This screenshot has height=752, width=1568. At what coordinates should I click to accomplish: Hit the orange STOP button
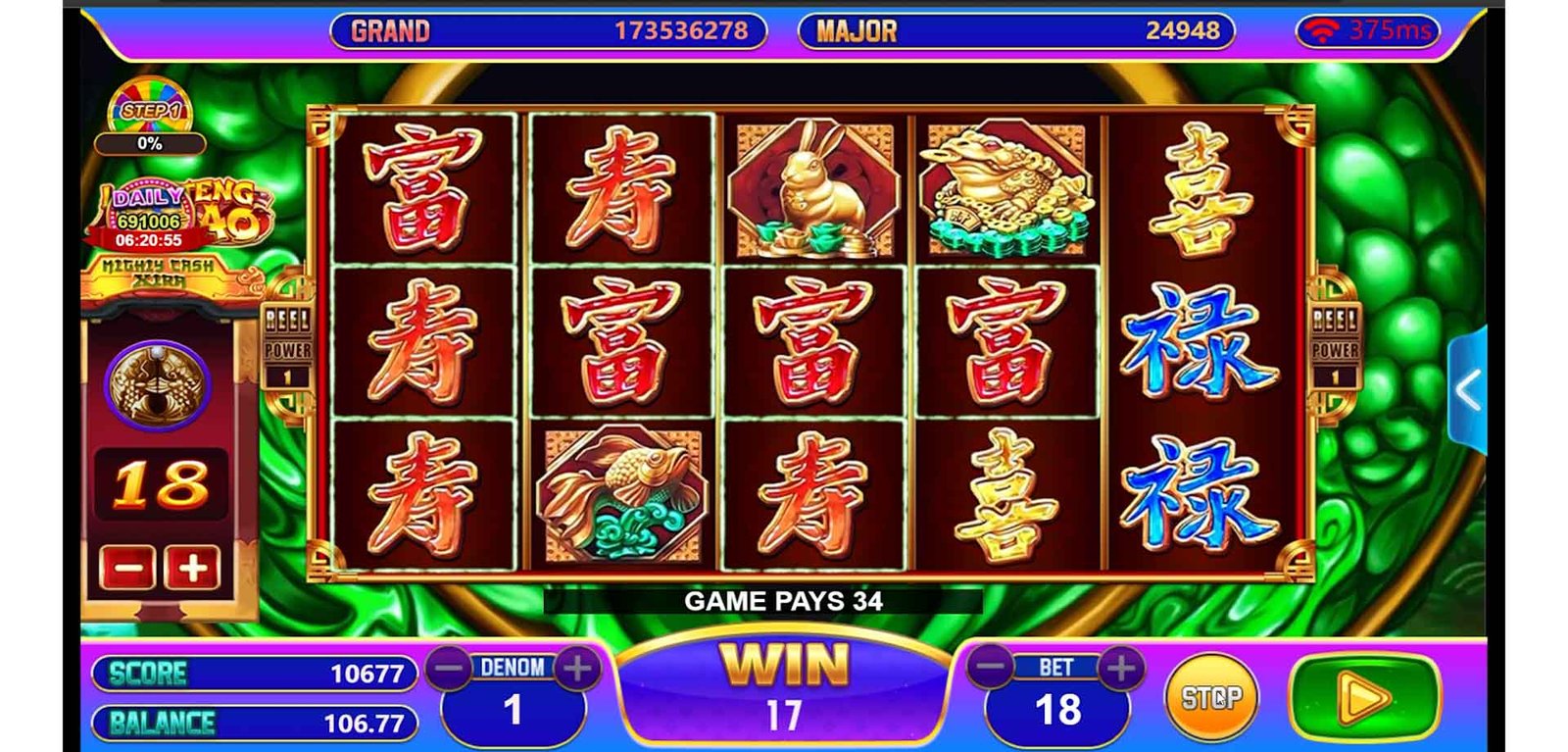pos(1210,697)
